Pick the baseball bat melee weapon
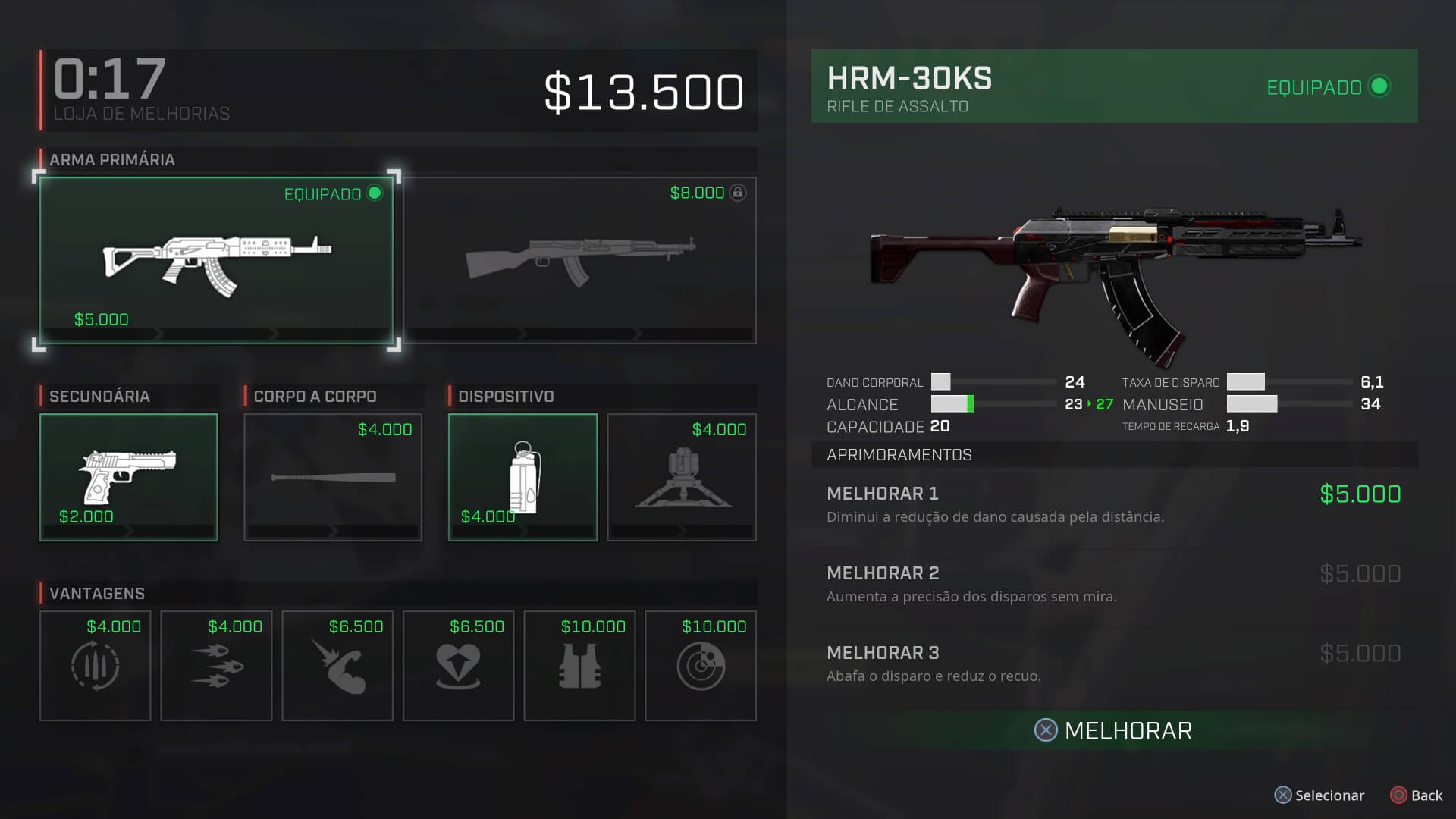The width and height of the screenshot is (1456, 819). [333, 477]
